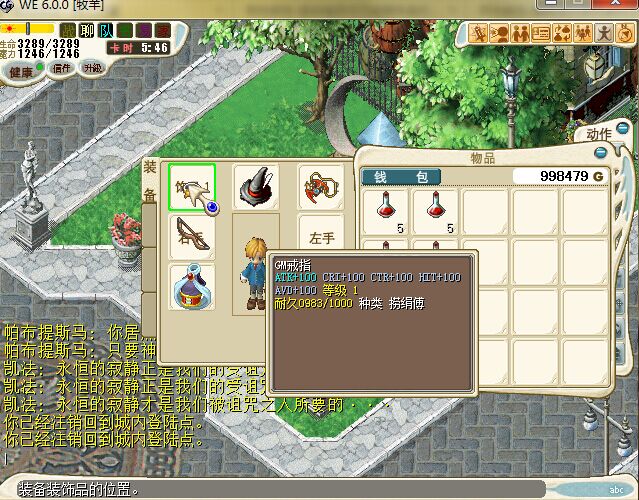The height and width of the screenshot is (500, 639).
Task: Click the 左手 (left hand) equipment slot
Action: tap(321, 238)
